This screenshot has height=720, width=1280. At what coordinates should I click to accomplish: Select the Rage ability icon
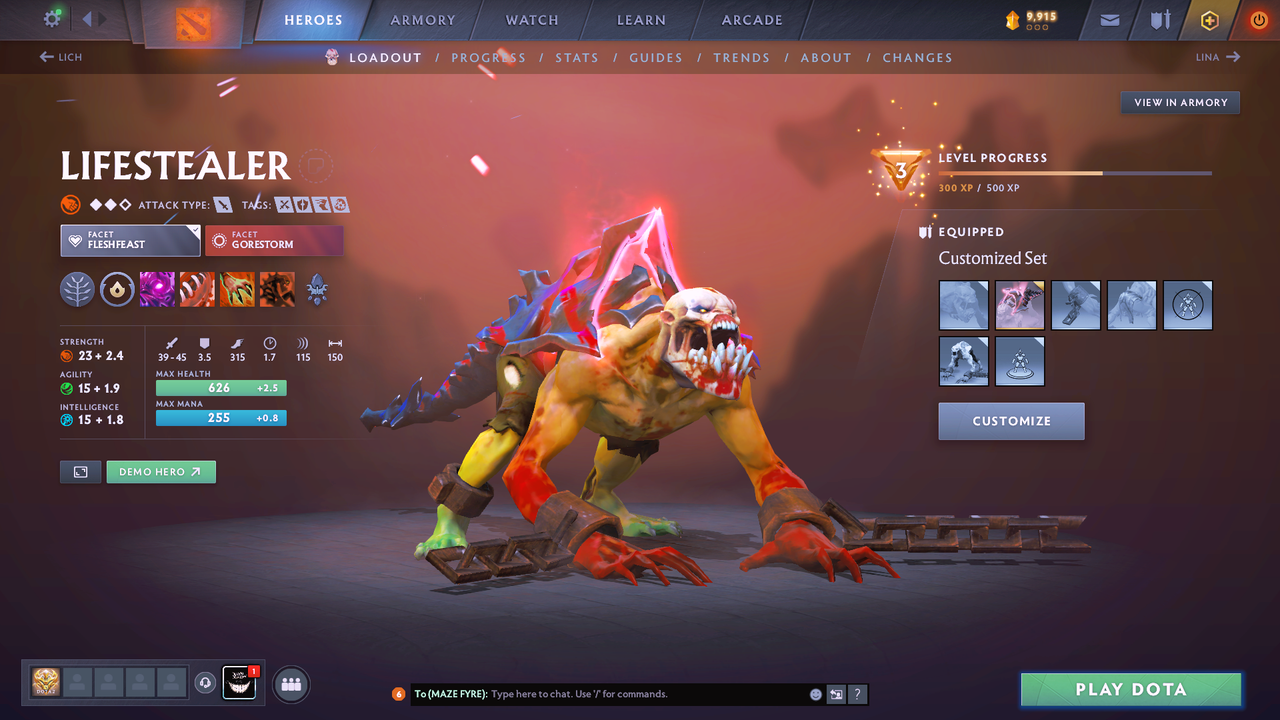[x=157, y=289]
